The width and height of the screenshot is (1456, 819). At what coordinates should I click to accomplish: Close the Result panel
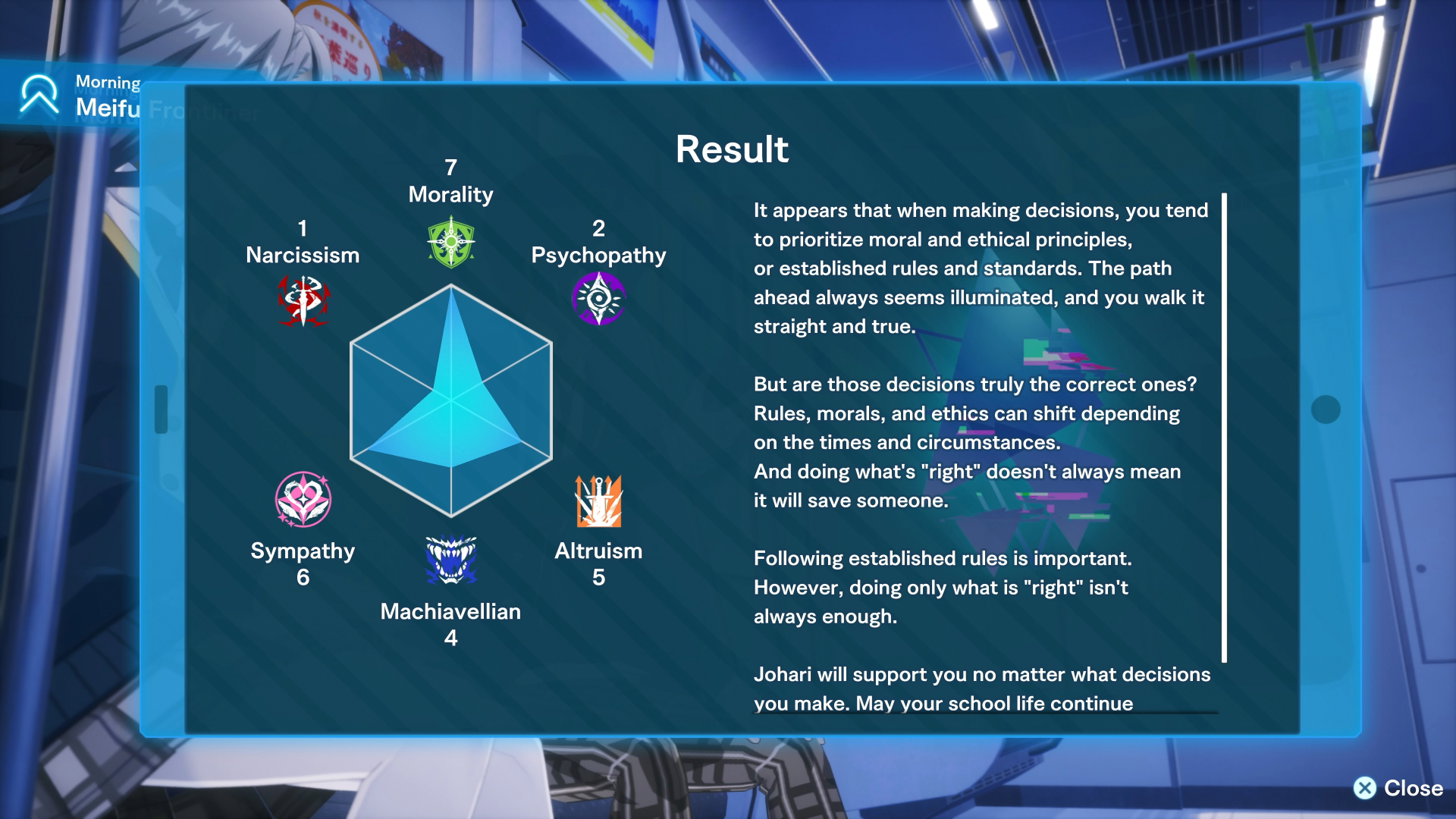[x=1398, y=788]
